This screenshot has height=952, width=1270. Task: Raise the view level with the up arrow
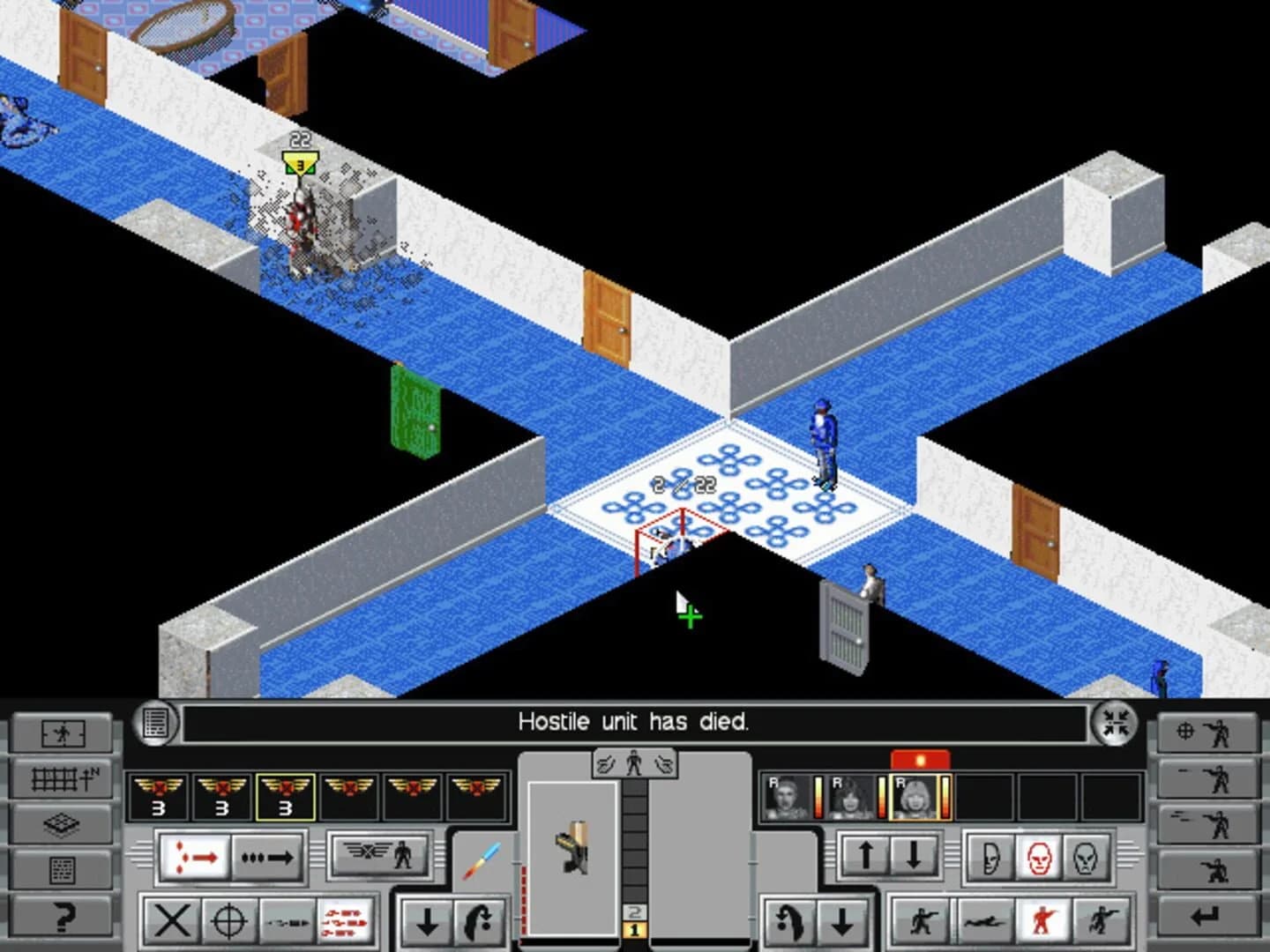(864, 855)
